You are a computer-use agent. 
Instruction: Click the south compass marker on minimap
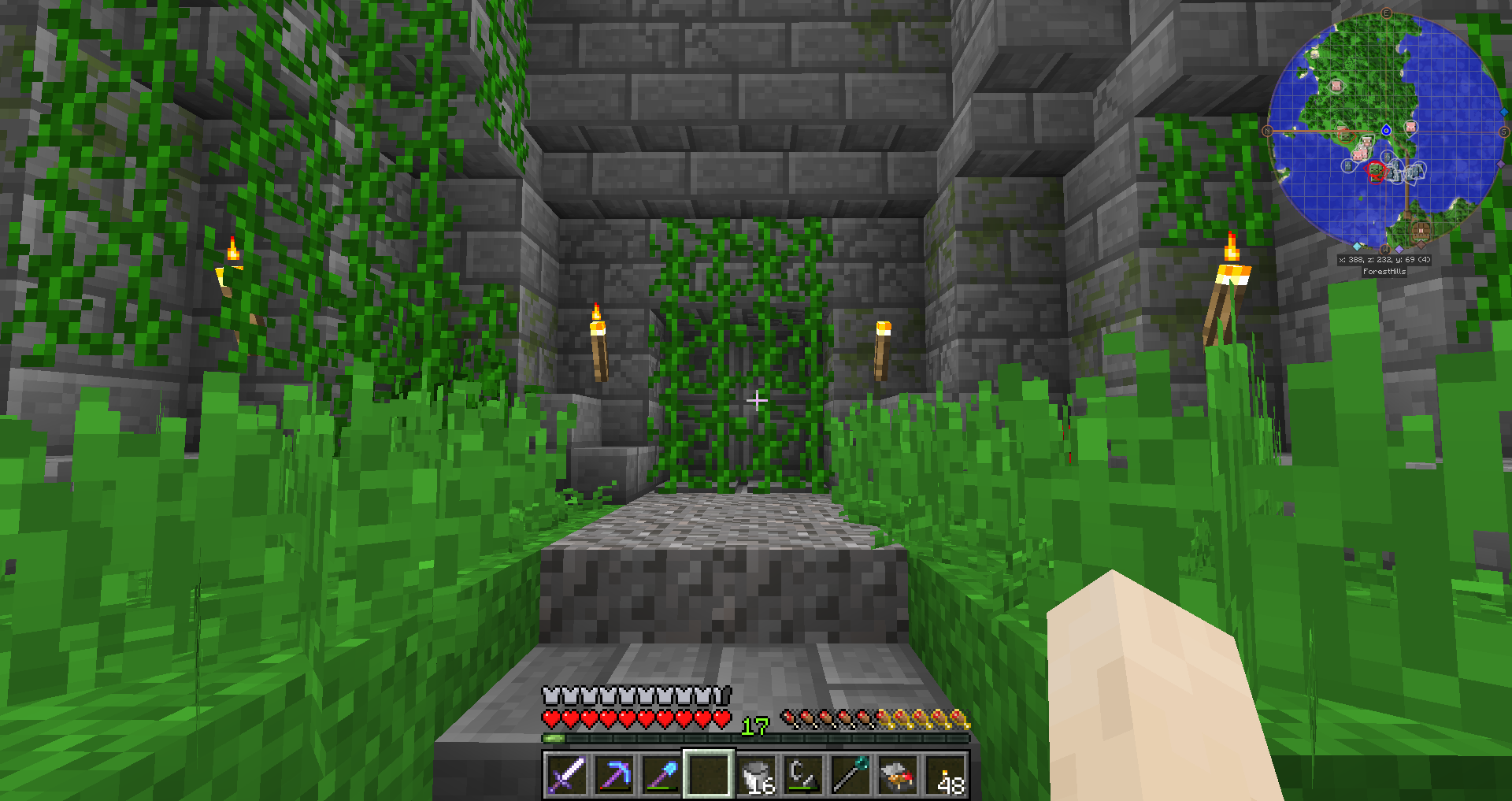point(1504,132)
